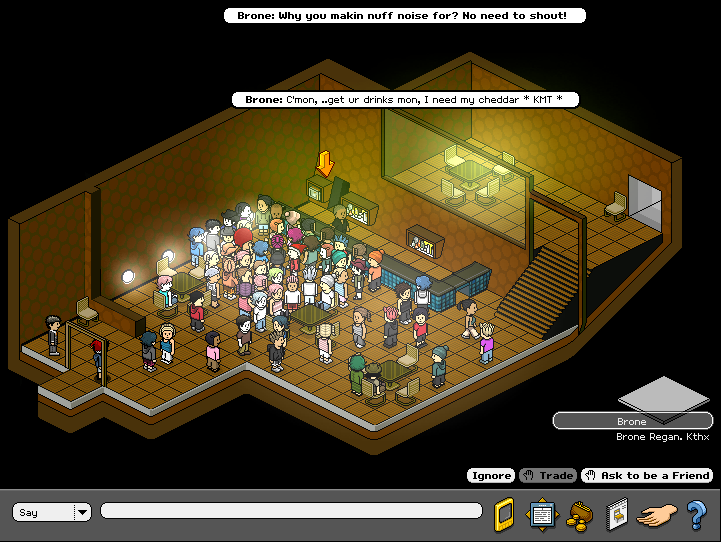Open the Say chat mode dropdown
721x542 pixels.
pos(82,512)
